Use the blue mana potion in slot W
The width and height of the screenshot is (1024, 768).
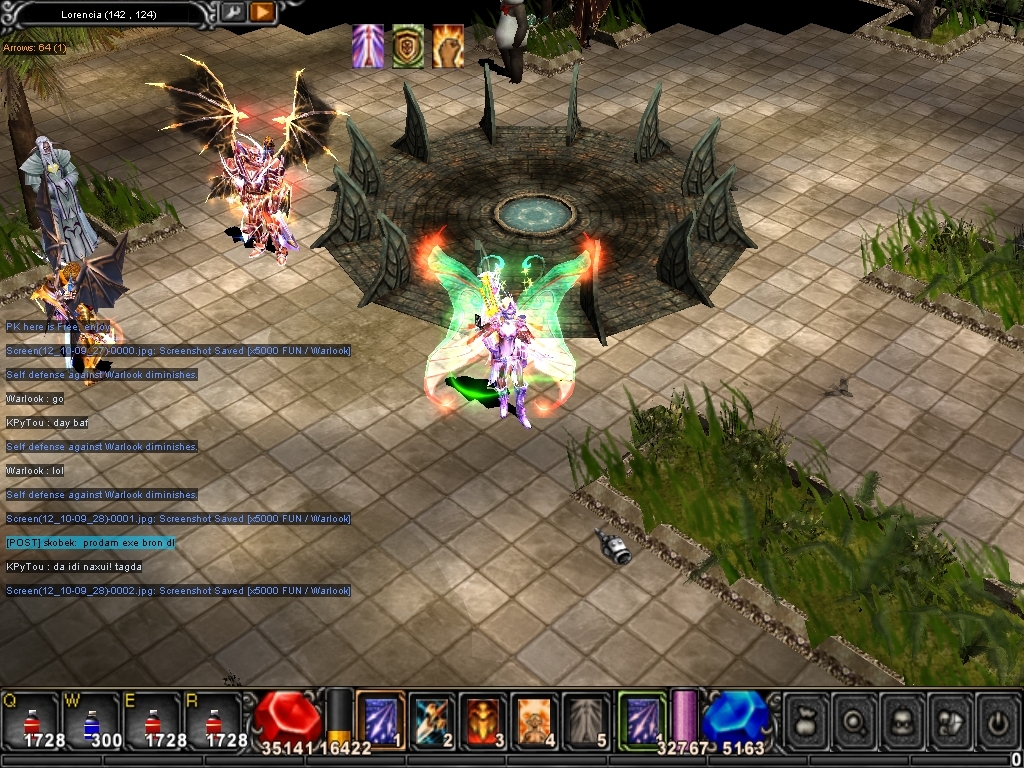(x=92, y=718)
